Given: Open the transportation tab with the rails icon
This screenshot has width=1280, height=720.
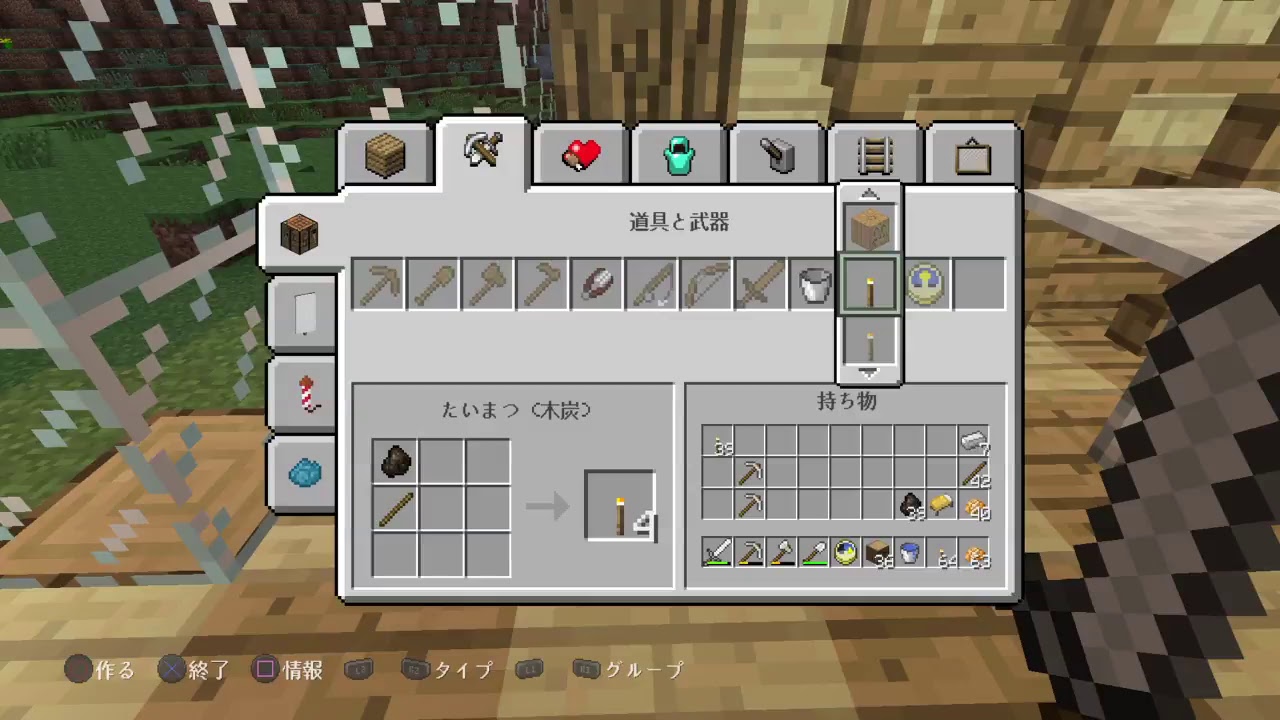Looking at the screenshot, I should tap(874, 152).
